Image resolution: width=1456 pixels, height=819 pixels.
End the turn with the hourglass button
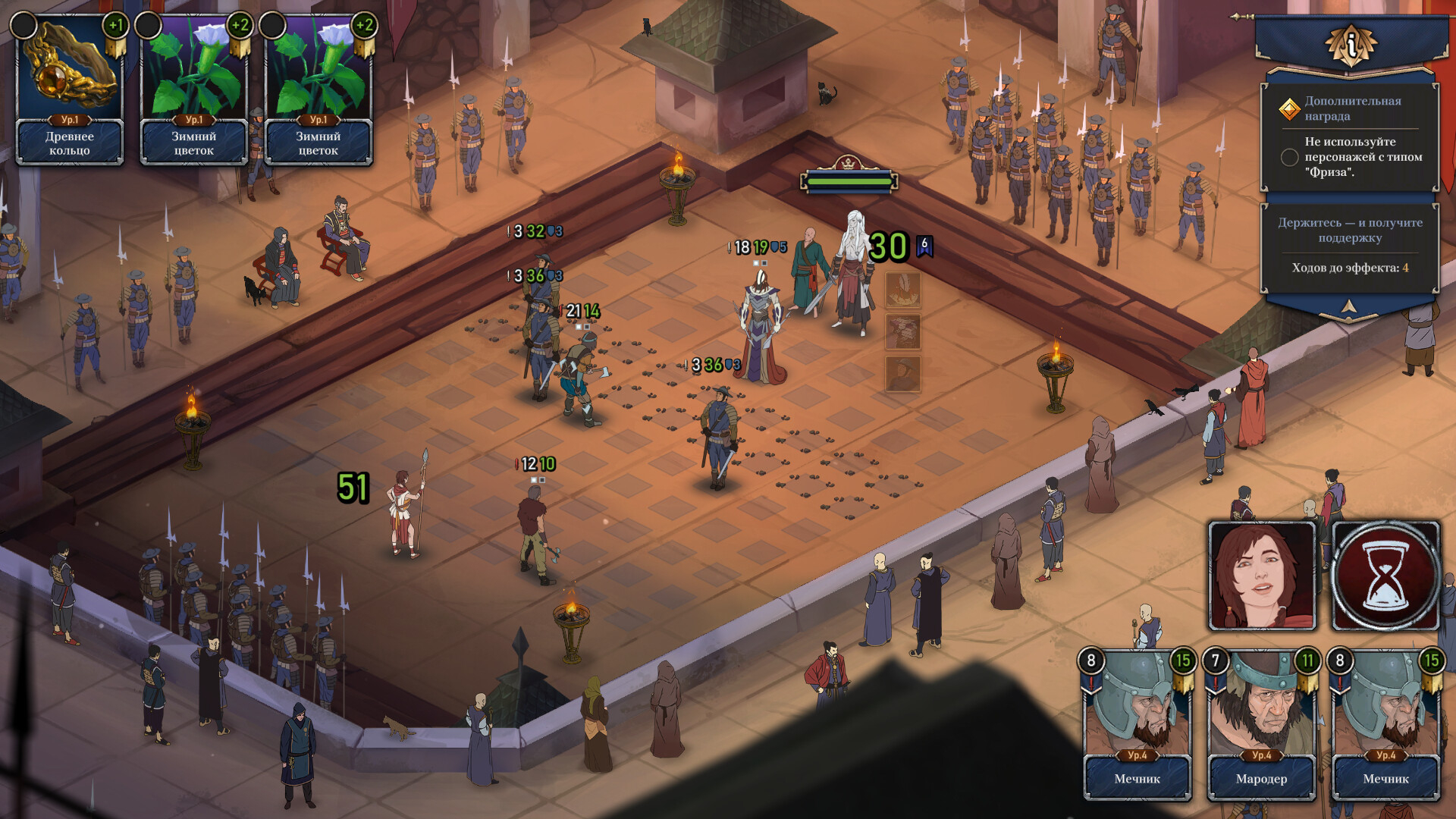(x=1386, y=576)
